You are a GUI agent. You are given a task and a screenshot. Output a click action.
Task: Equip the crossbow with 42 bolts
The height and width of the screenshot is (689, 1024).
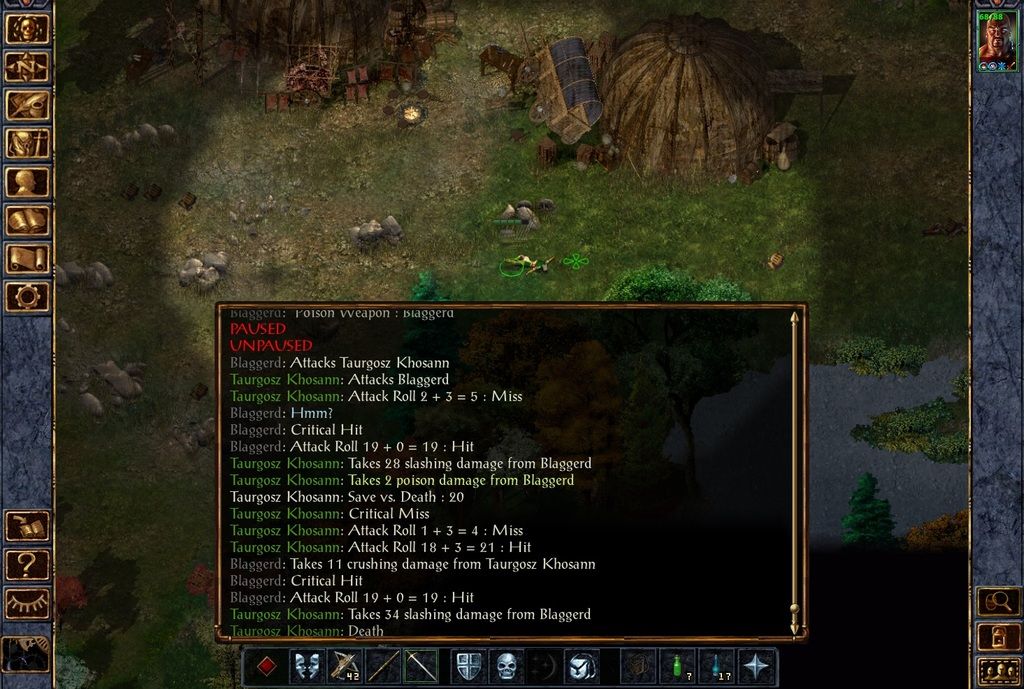pyautogui.click(x=346, y=666)
